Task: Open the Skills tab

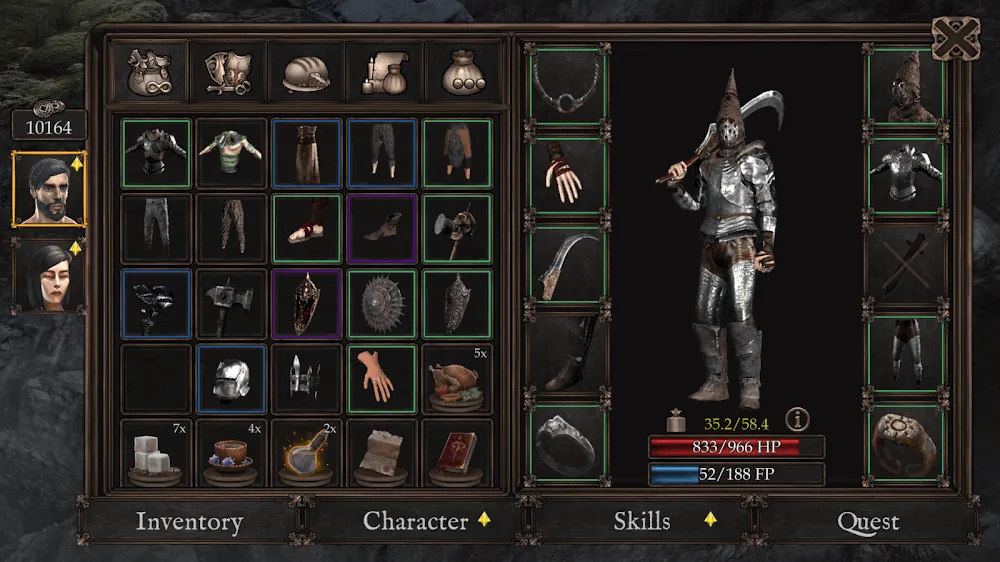Action: click(642, 521)
